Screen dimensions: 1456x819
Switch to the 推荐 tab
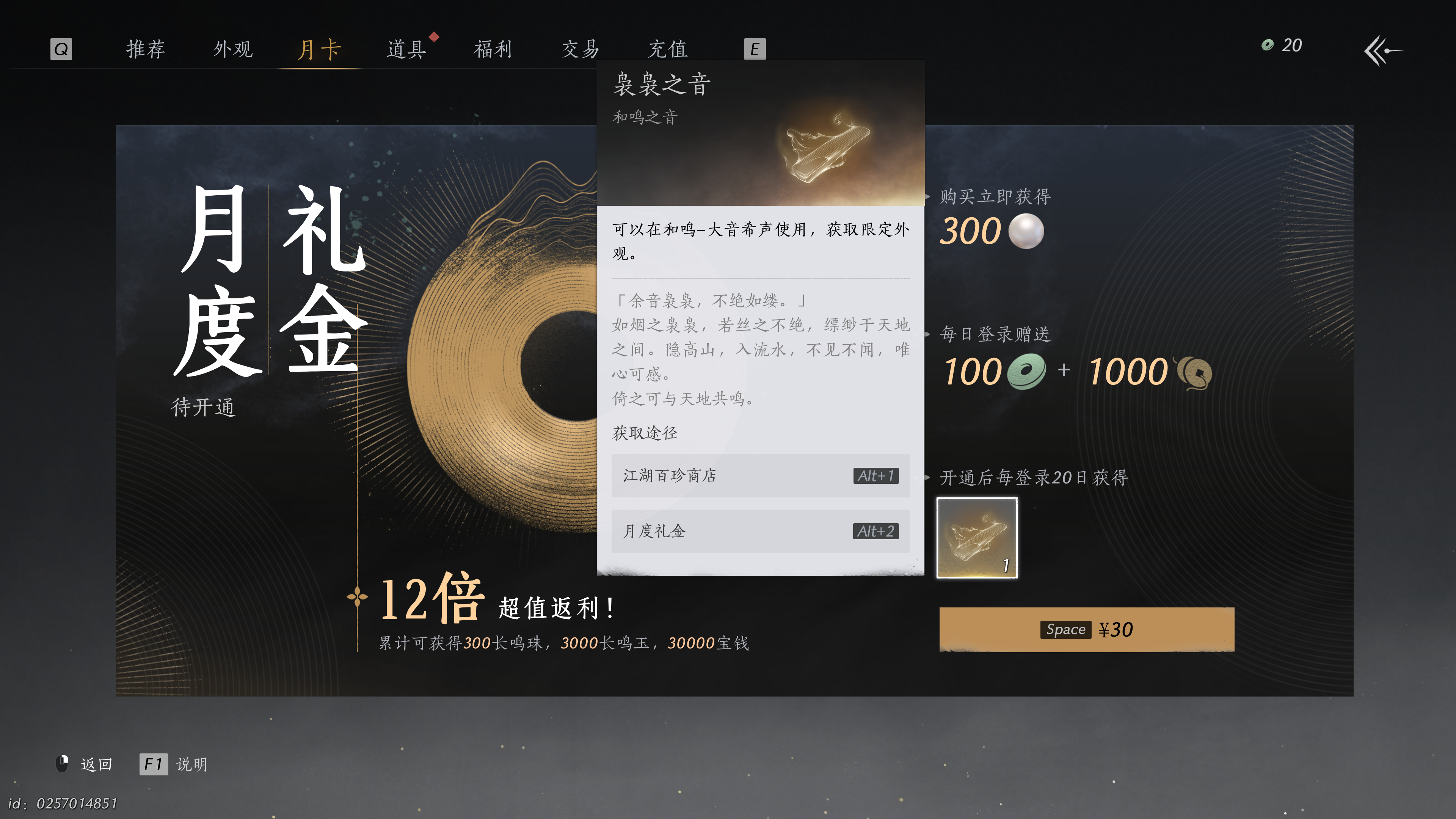[146, 49]
